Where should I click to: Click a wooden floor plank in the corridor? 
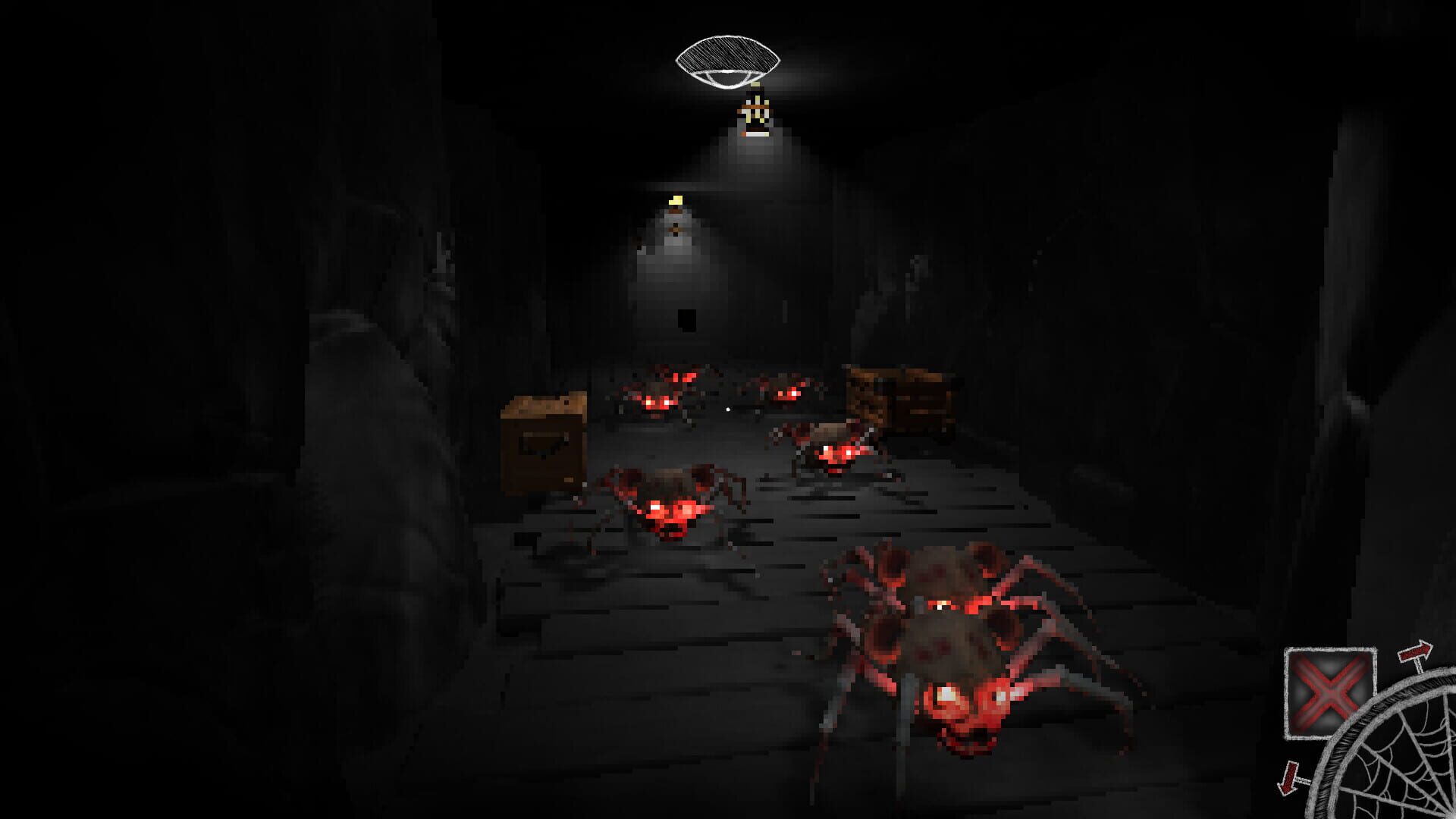point(682,652)
